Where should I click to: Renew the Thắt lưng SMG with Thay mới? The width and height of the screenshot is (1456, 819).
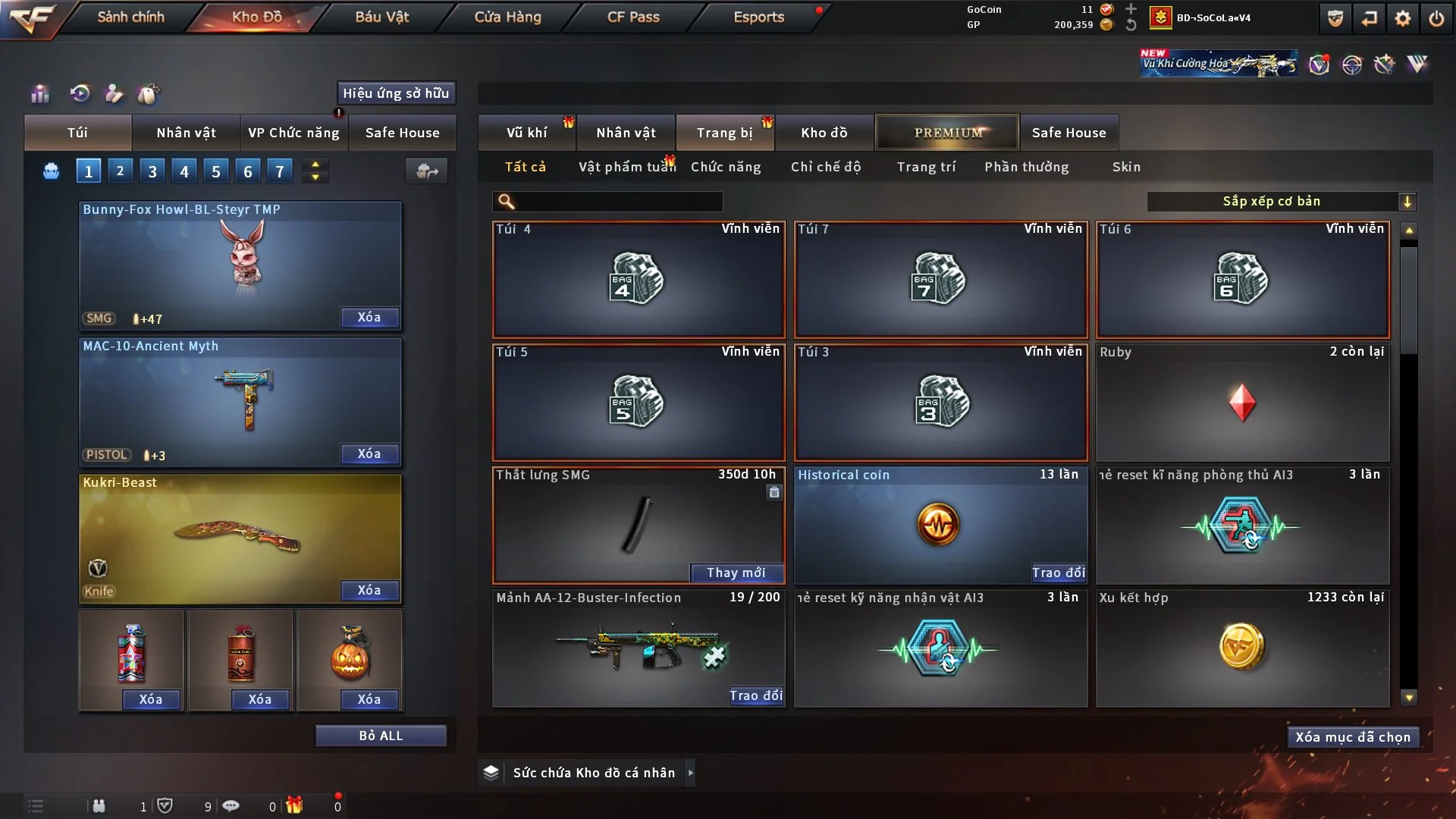pos(736,573)
